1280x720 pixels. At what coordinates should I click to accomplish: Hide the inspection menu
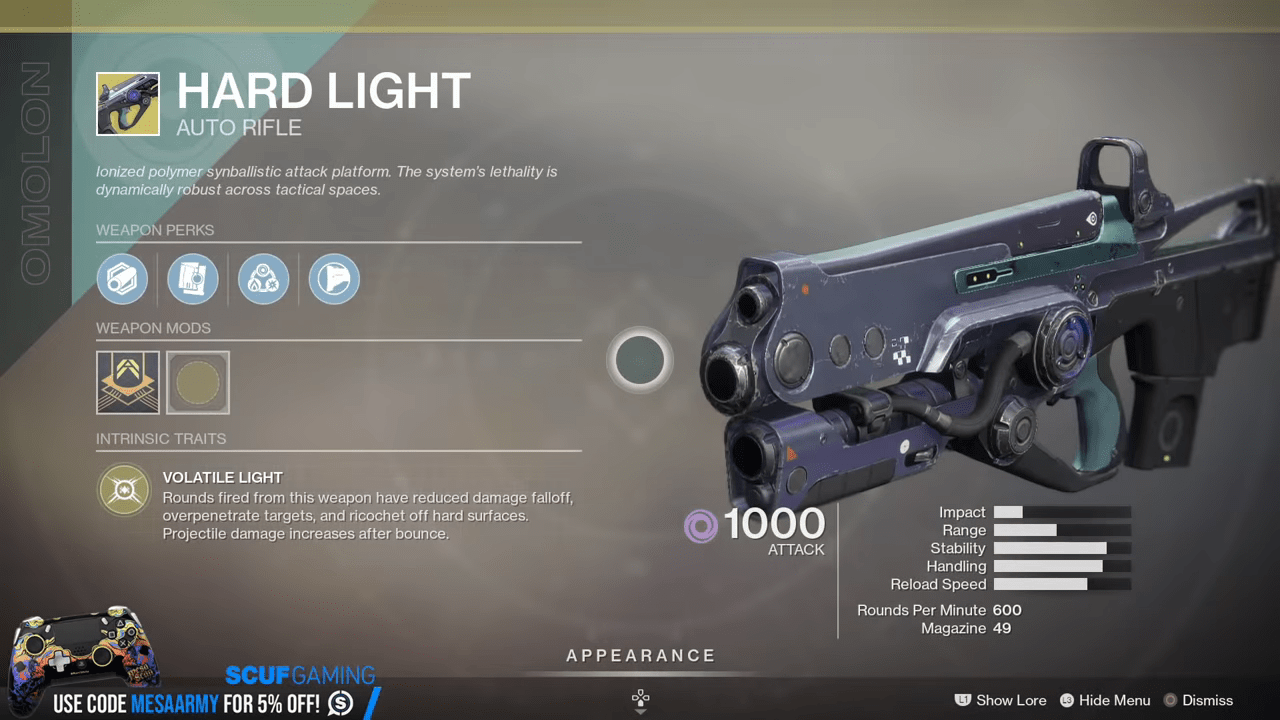pos(1104,700)
